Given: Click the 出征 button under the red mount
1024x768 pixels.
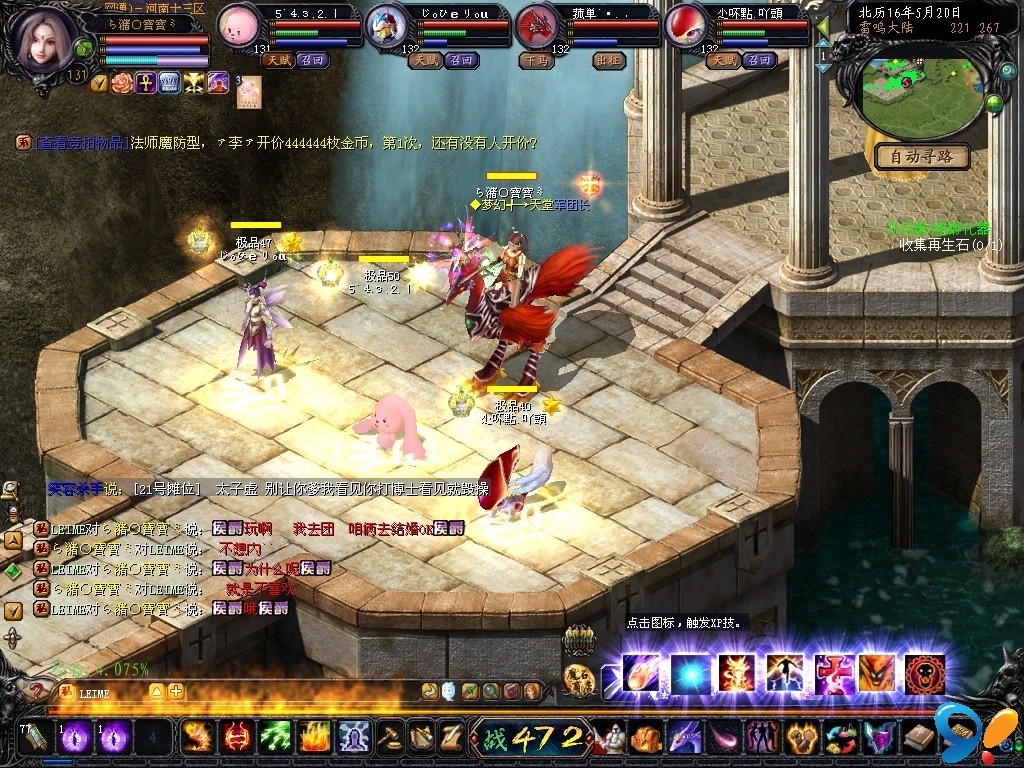Looking at the screenshot, I should 610,60.
